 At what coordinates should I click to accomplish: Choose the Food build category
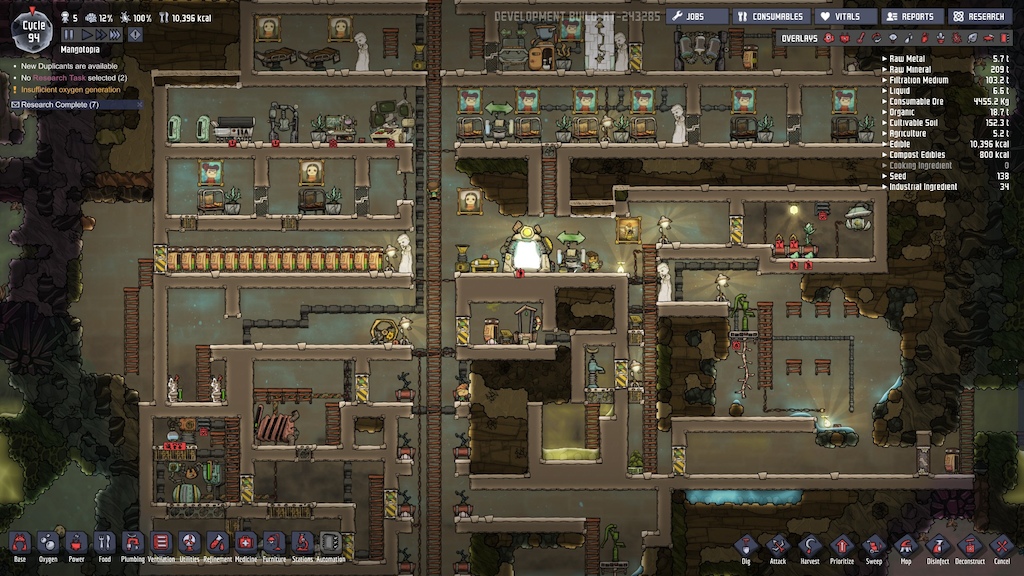(104, 545)
